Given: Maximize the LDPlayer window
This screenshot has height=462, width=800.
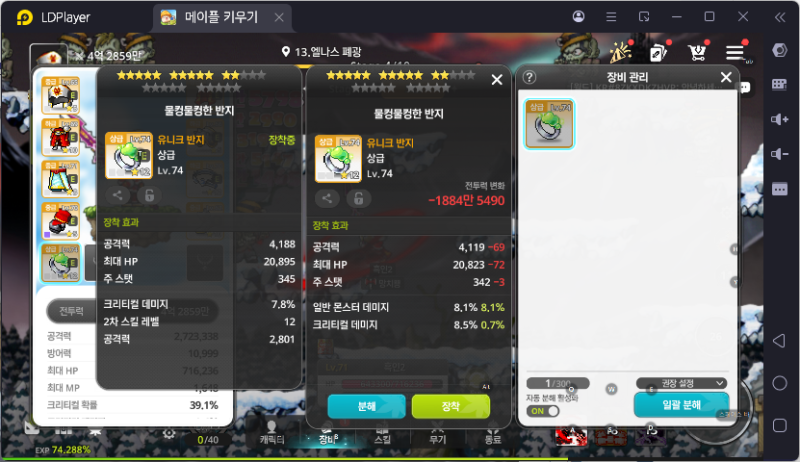Looking at the screenshot, I should pyautogui.click(x=709, y=17).
